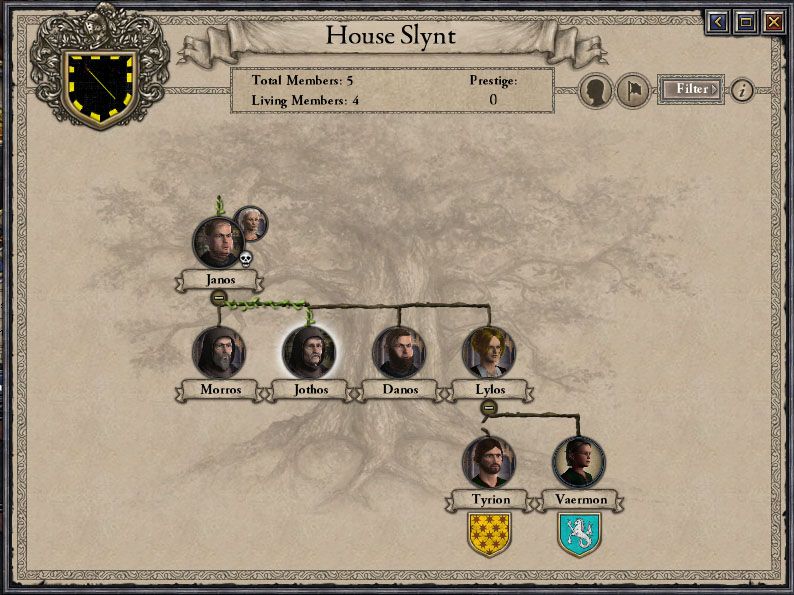Screen dimensions: 794x595
Task: Select Lylos's portrait
Action: pyautogui.click(x=488, y=352)
